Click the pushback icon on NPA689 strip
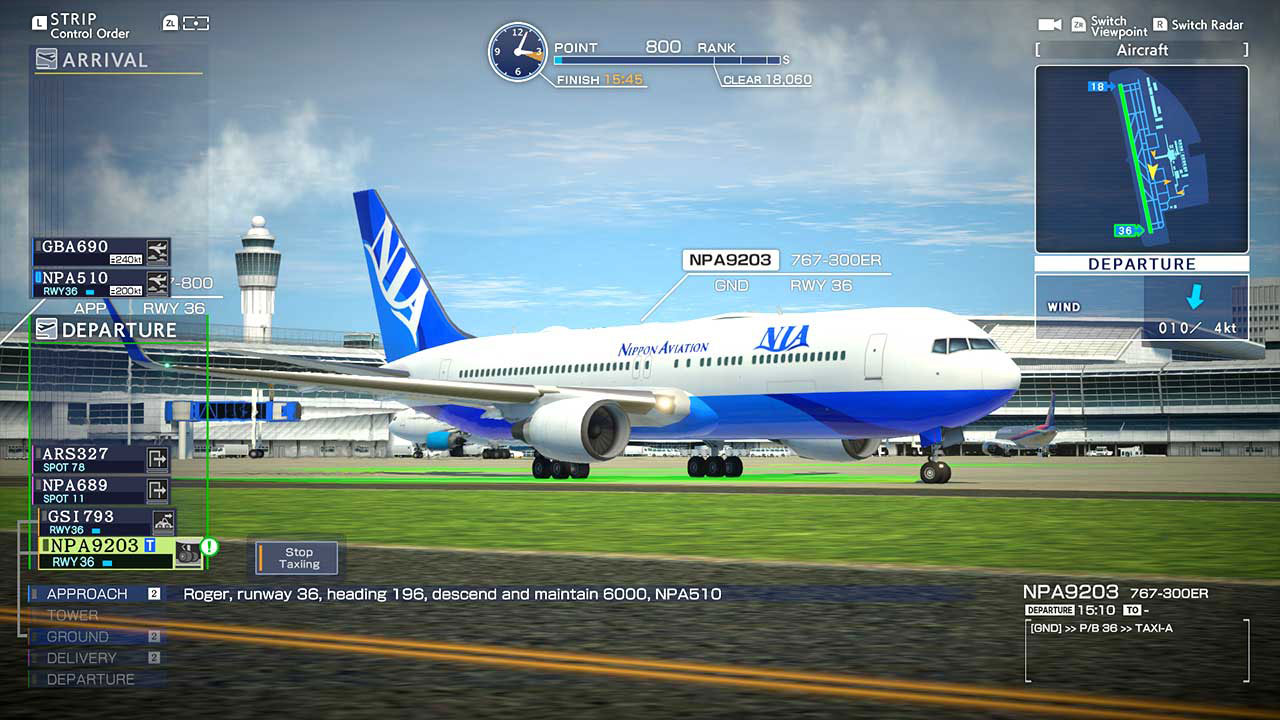This screenshot has width=1280, height=720. (x=159, y=490)
